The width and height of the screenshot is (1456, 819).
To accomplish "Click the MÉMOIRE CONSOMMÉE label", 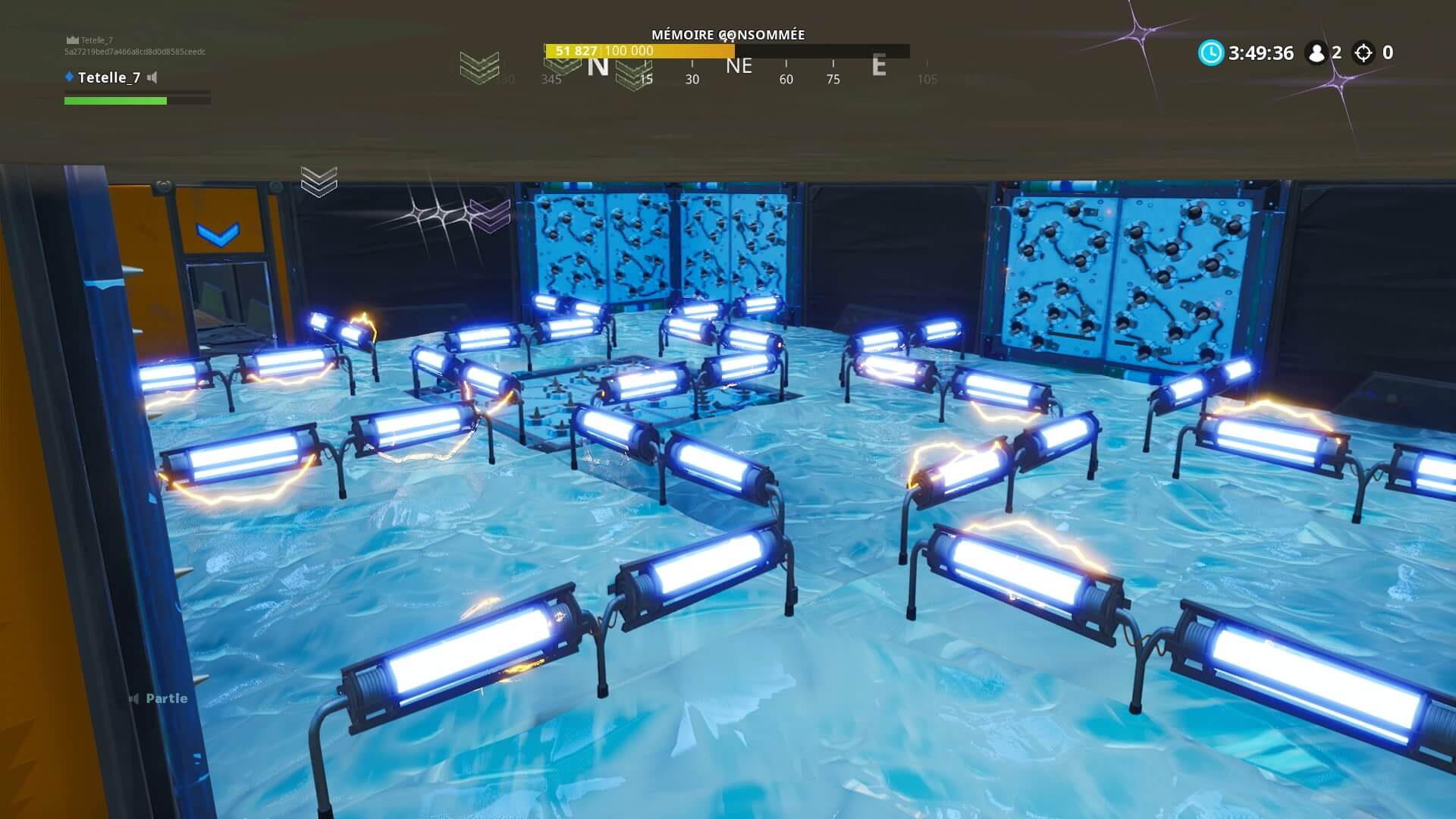I will tap(728, 35).
